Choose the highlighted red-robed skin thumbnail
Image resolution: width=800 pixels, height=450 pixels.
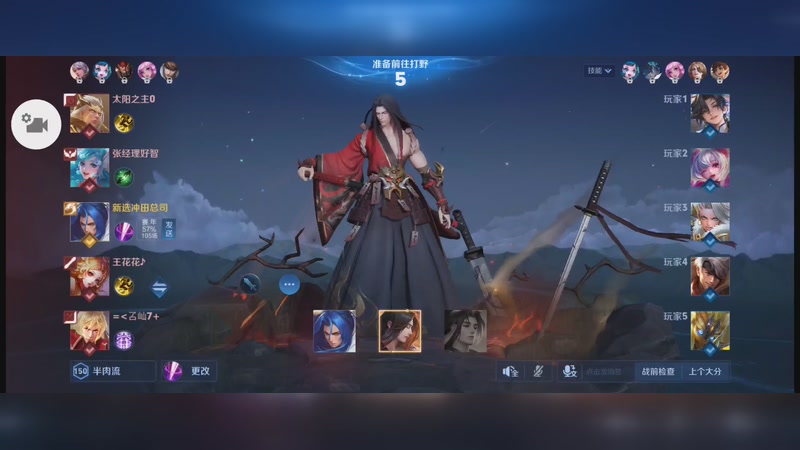399,331
